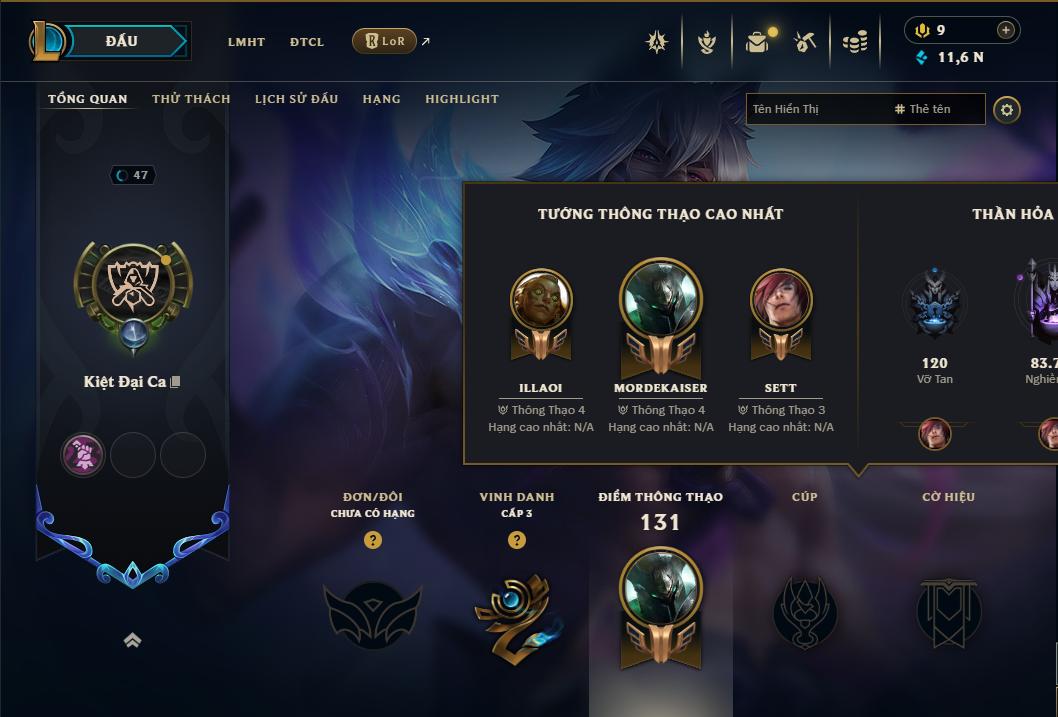Select the Sett champion mastery portrait
1058x717 pixels.
(781, 300)
